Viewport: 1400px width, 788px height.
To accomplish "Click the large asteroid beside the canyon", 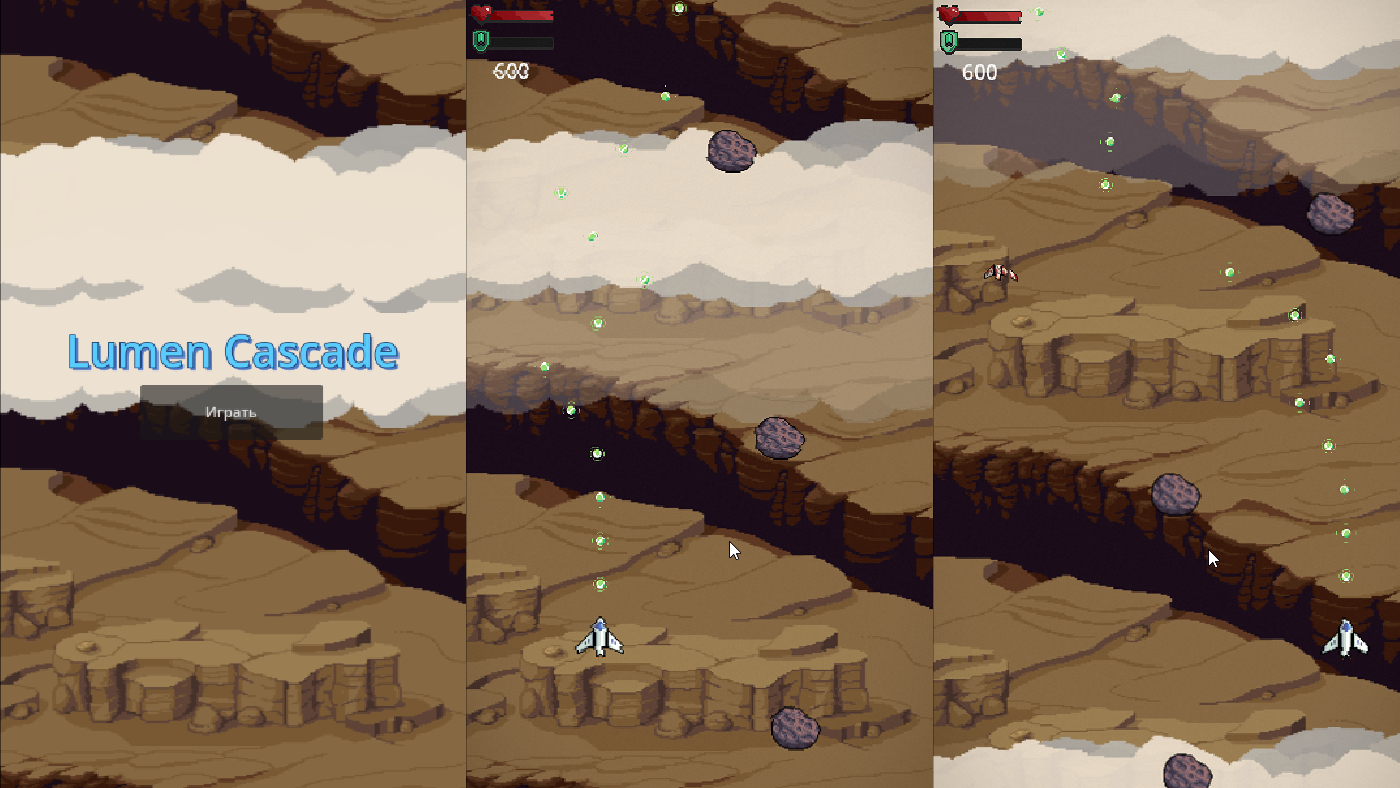I will point(782,437).
